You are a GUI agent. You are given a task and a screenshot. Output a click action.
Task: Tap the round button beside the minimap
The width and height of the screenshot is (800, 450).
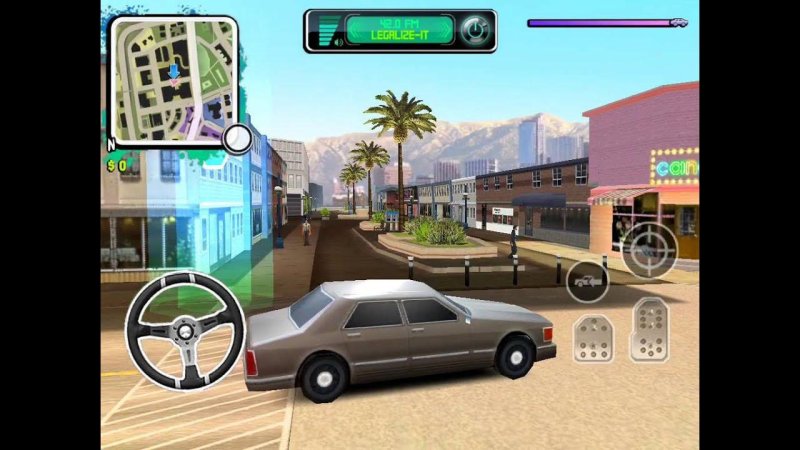point(237,139)
